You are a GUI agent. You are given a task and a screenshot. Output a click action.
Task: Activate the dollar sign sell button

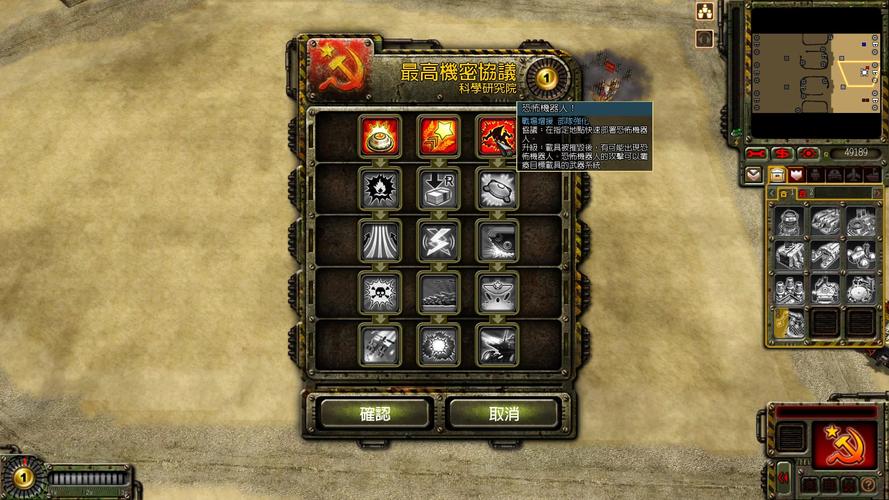pos(782,153)
